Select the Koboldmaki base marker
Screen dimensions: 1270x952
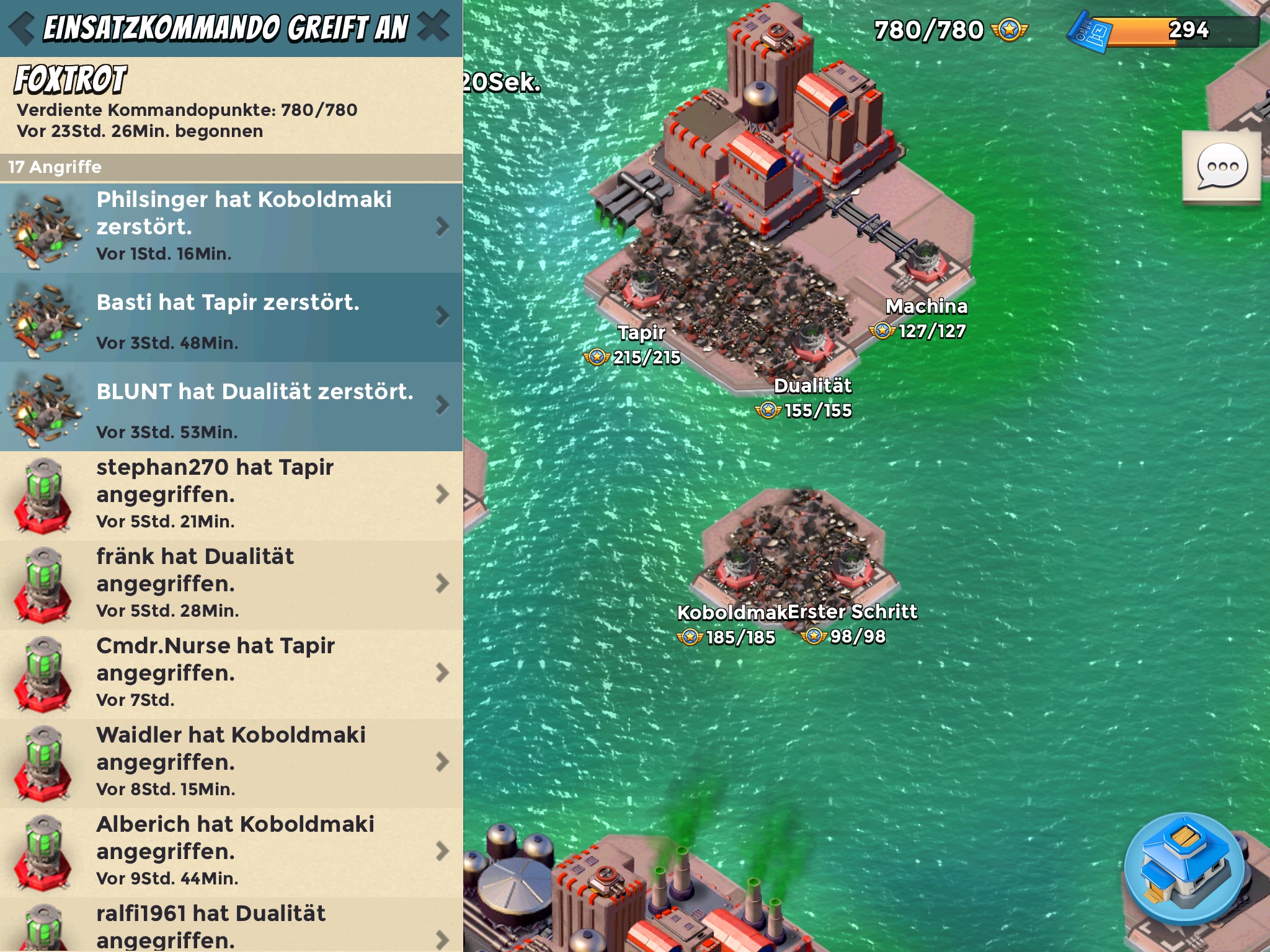tap(738, 567)
